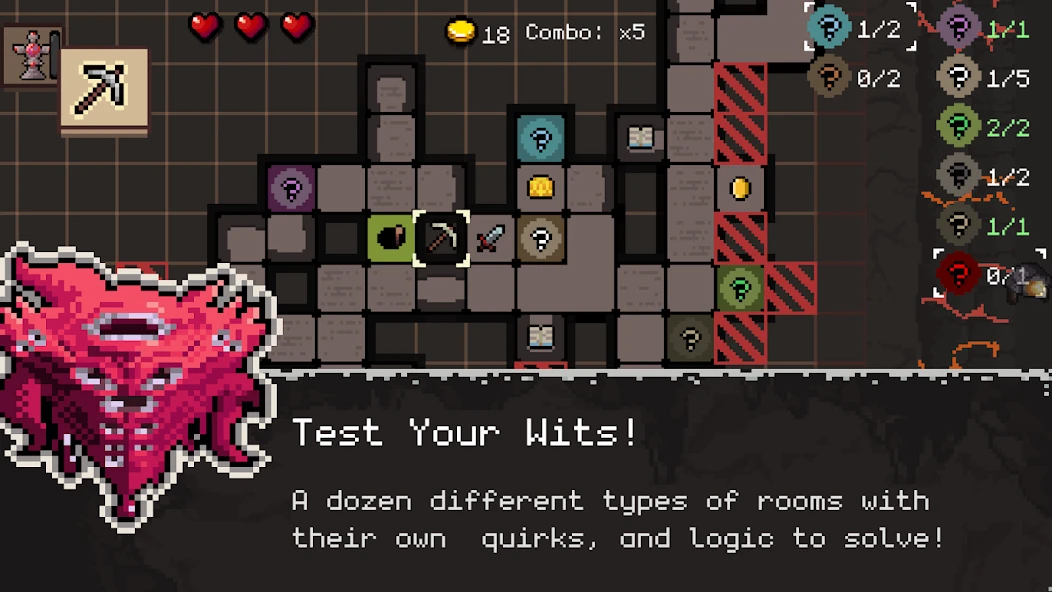The image size is (1052, 592).
Task: Open the tan question mark room tile
Action: pyautogui.click(x=541, y=238)
